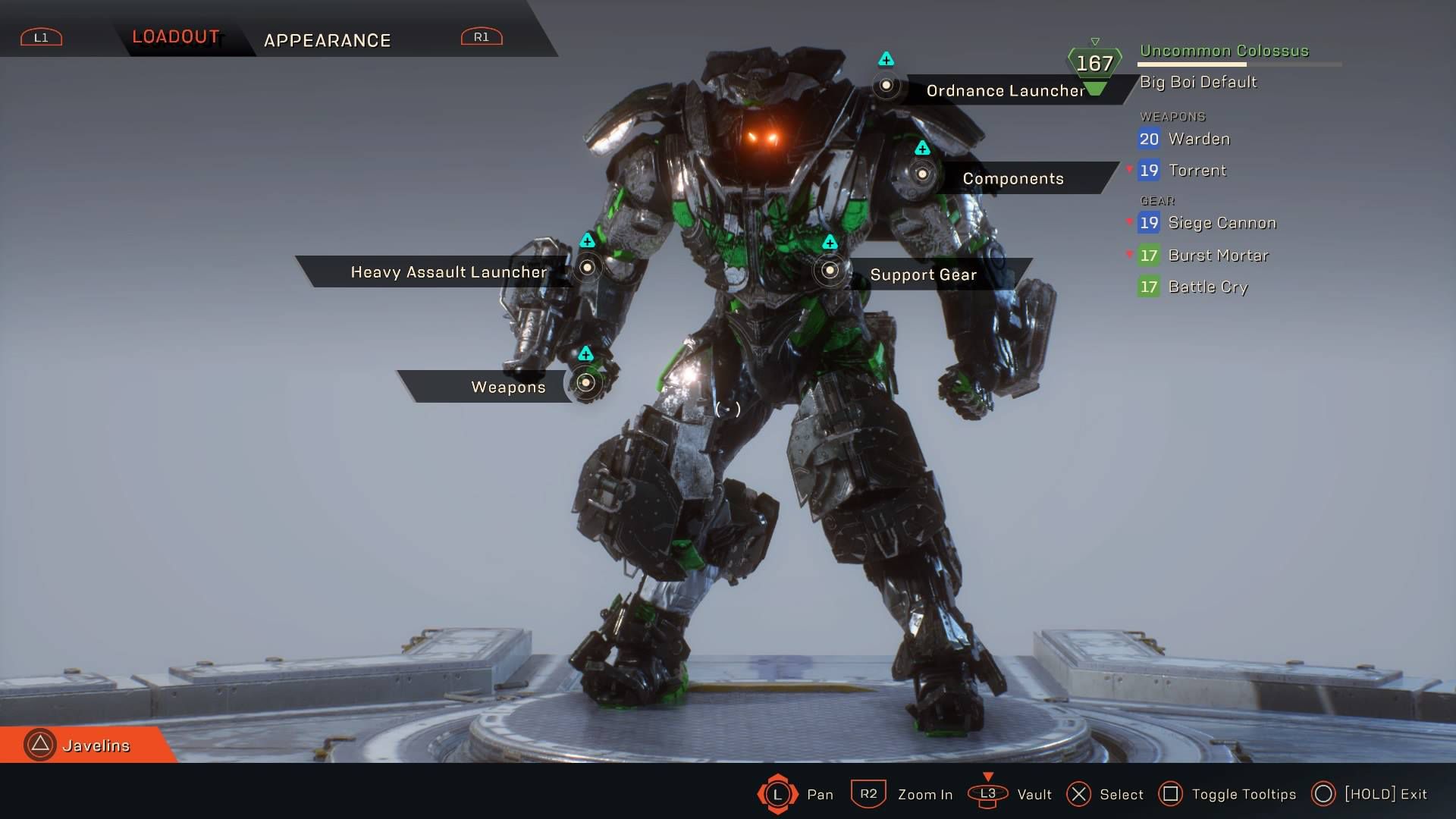
Task: Open the Weapons slot on arm
Action: pos(585,383)
